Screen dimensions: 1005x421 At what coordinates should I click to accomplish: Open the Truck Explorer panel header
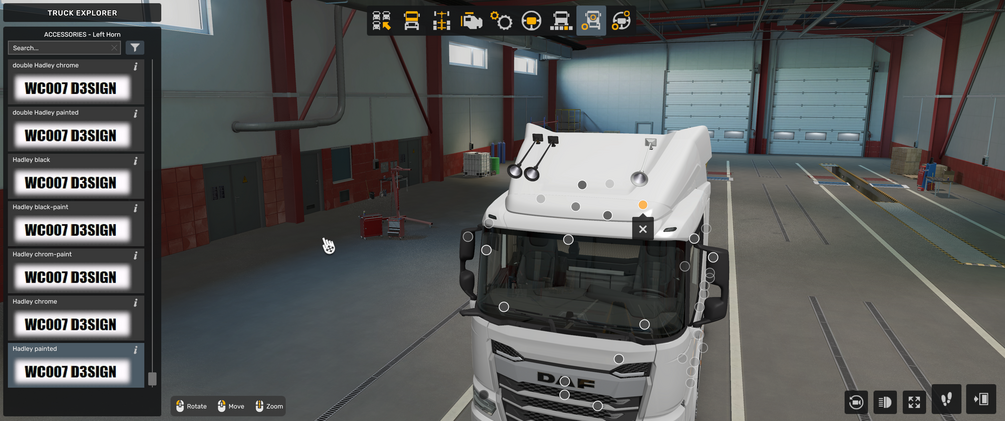pos(81,13)
